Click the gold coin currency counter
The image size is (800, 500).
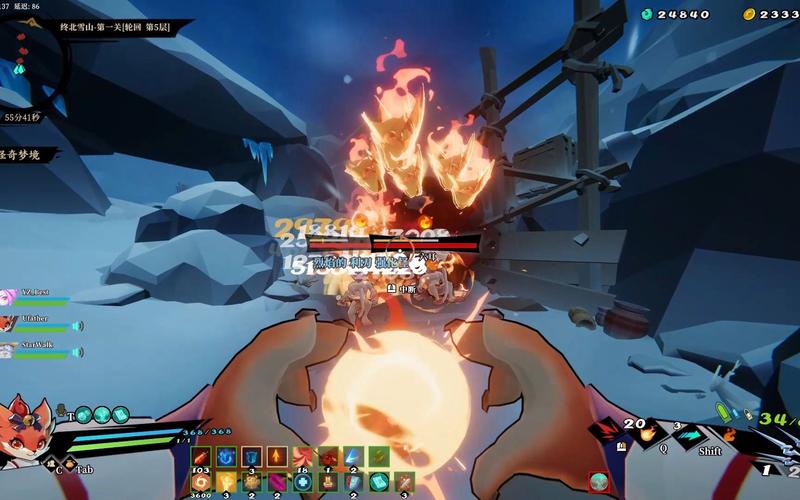[772, 14]
